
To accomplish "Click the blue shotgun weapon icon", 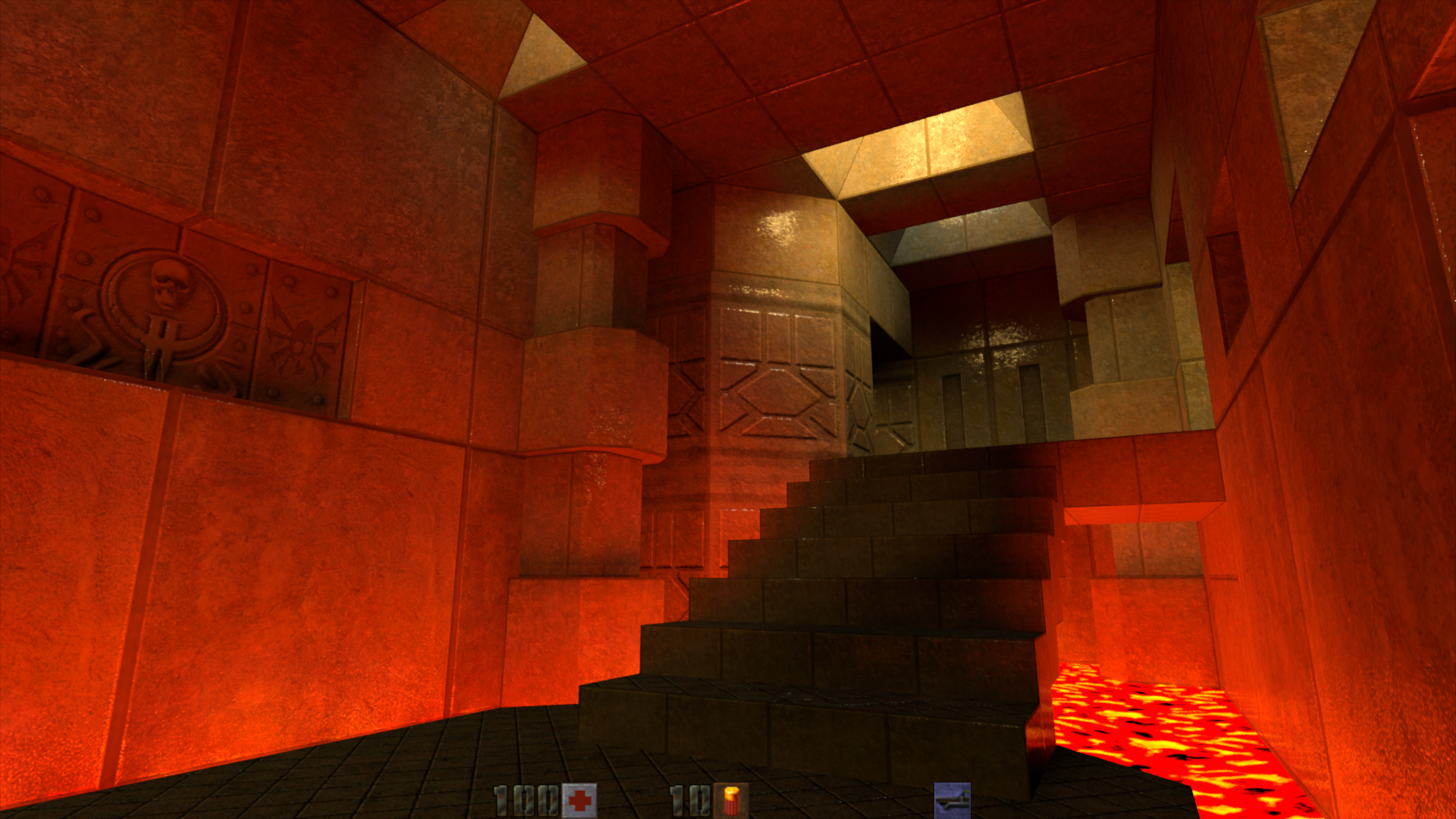I will (x=952, y=800).
